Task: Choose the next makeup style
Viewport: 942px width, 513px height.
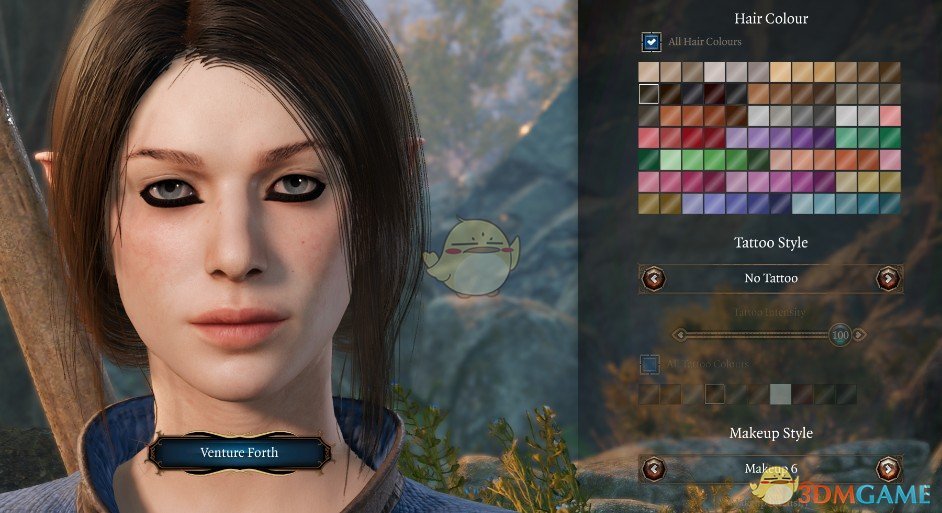Action: (x=887, y=468)
